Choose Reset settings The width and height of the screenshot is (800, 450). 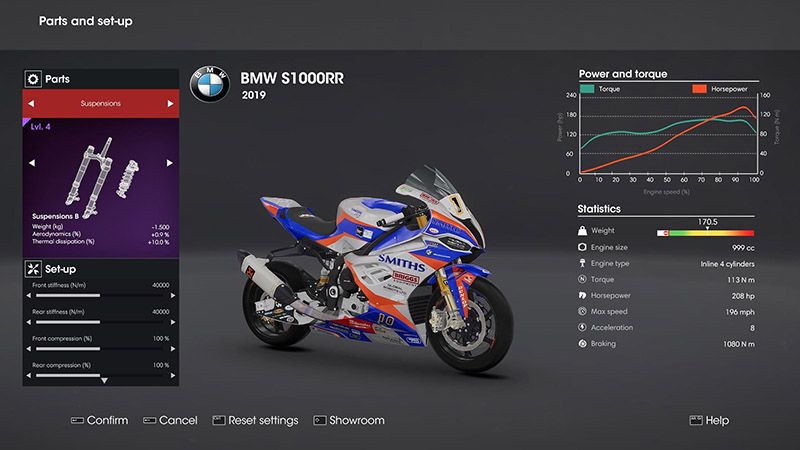pos(255,420)
